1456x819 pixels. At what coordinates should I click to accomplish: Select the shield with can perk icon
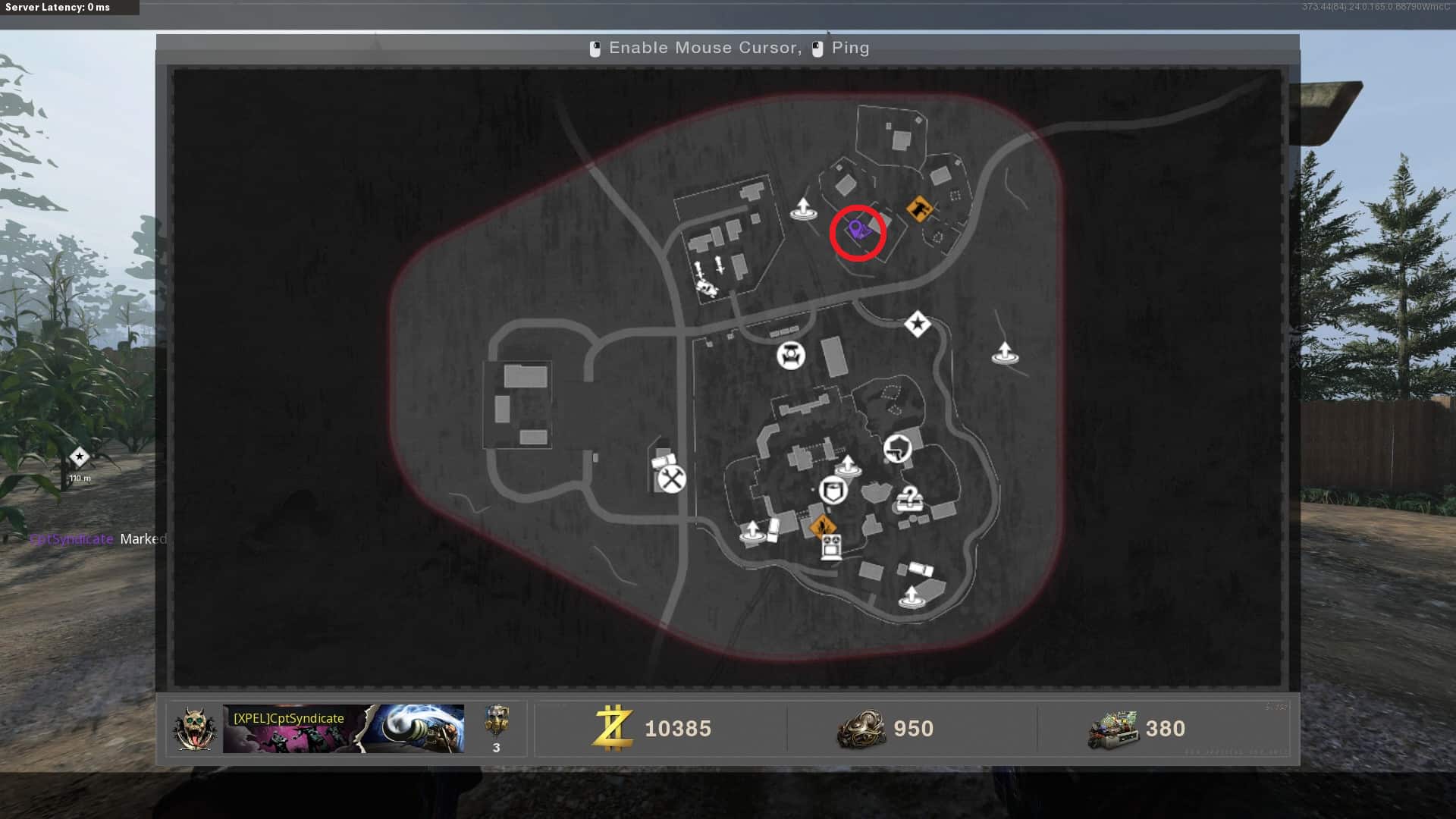click(833, 491)
